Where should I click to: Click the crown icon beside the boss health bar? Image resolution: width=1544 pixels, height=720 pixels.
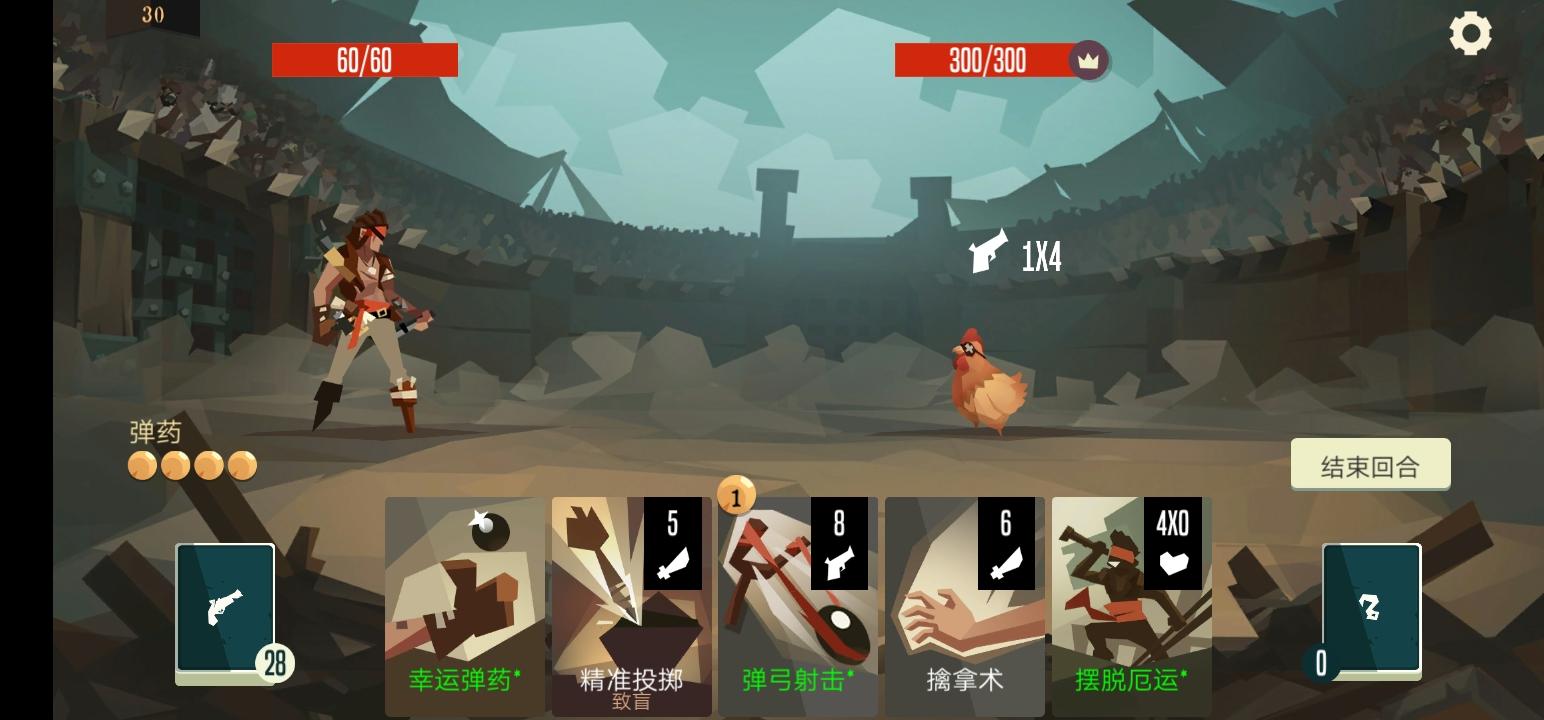[1089, 60]
